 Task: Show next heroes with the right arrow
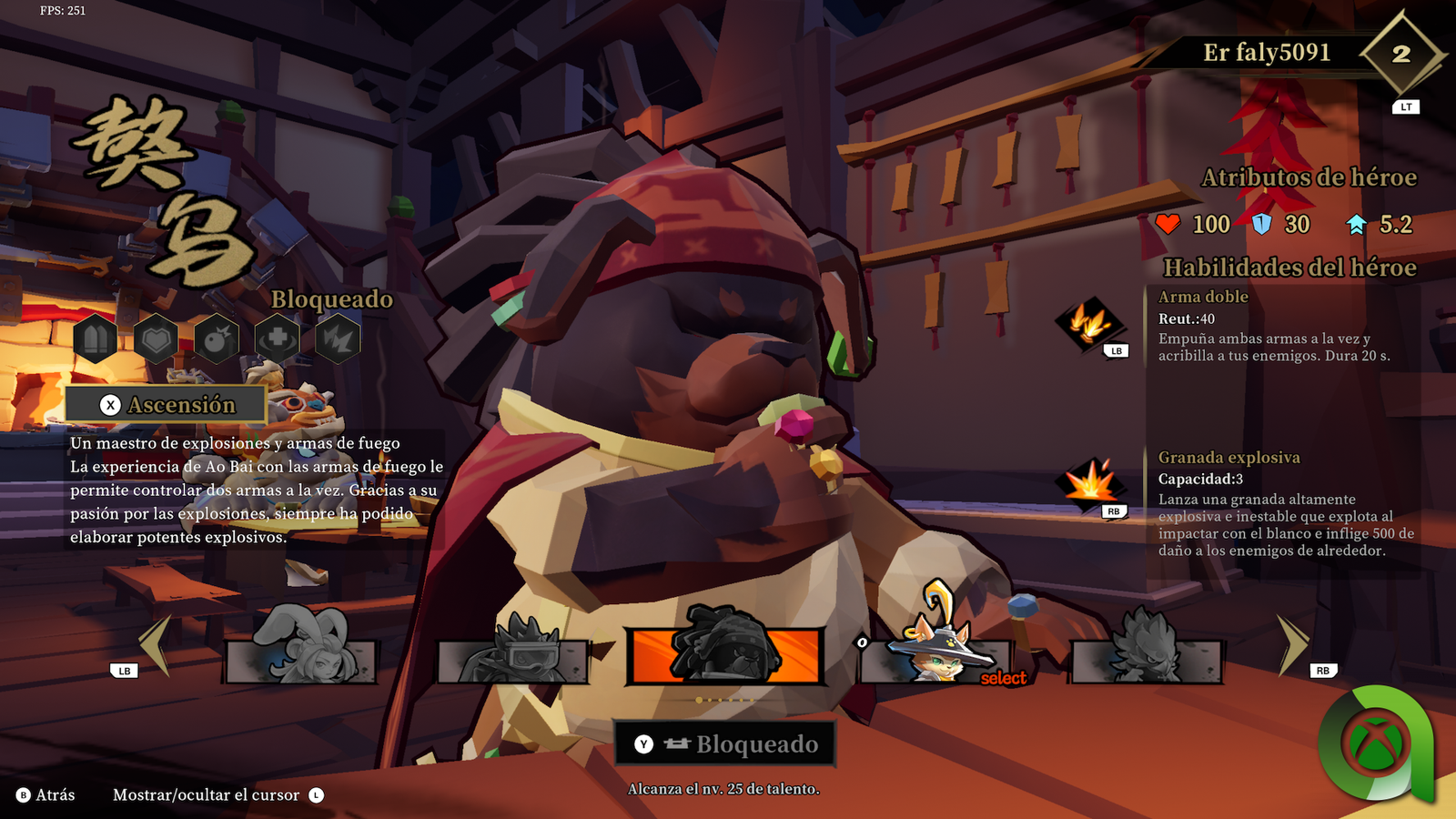point(1293,644)
